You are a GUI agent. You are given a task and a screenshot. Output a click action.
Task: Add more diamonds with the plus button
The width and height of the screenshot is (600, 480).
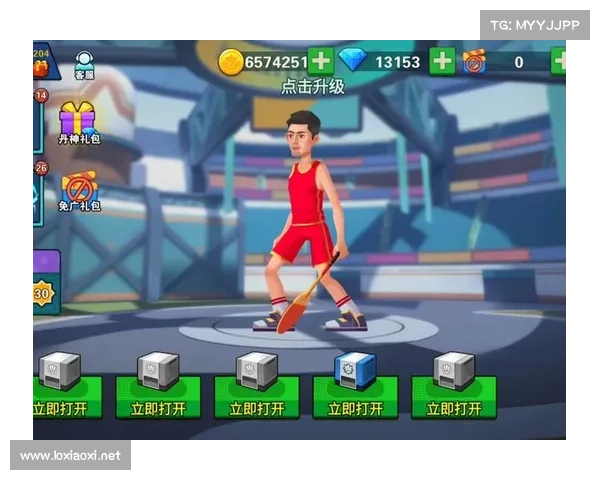tap(441, 61)
